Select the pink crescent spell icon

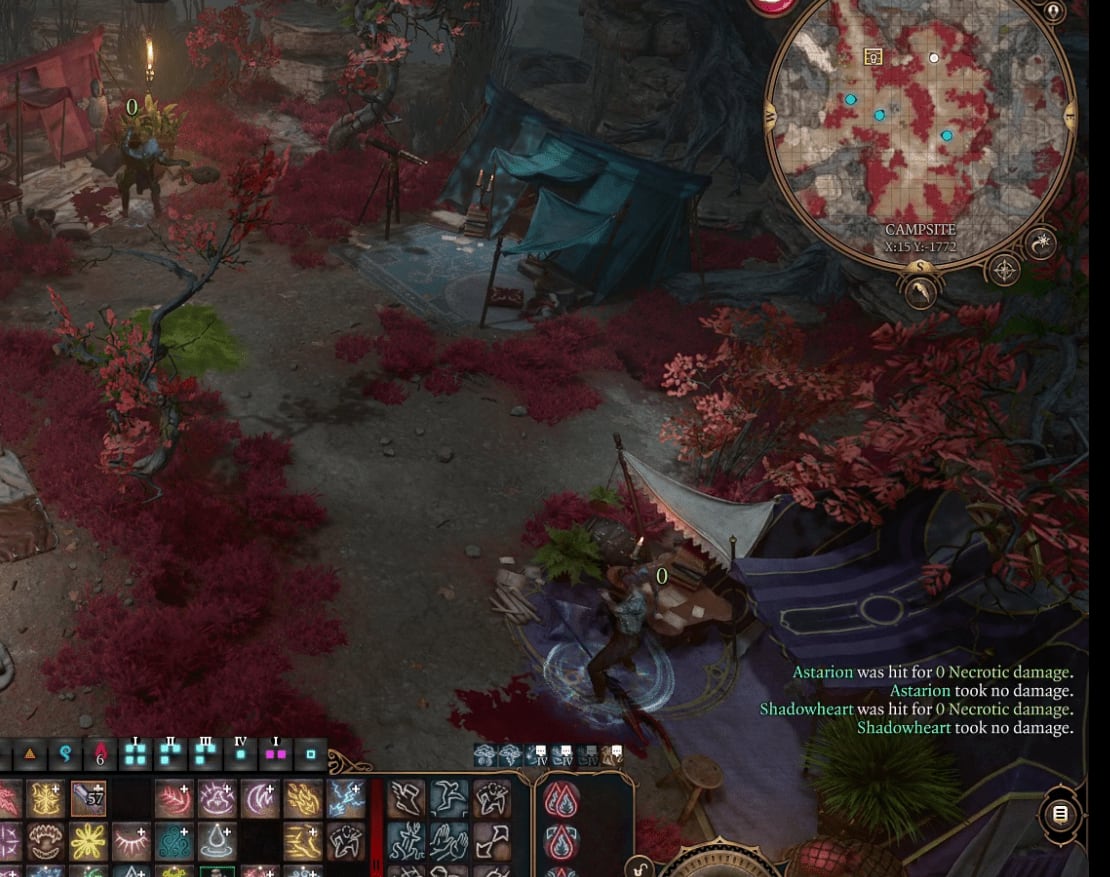[259, 798]
